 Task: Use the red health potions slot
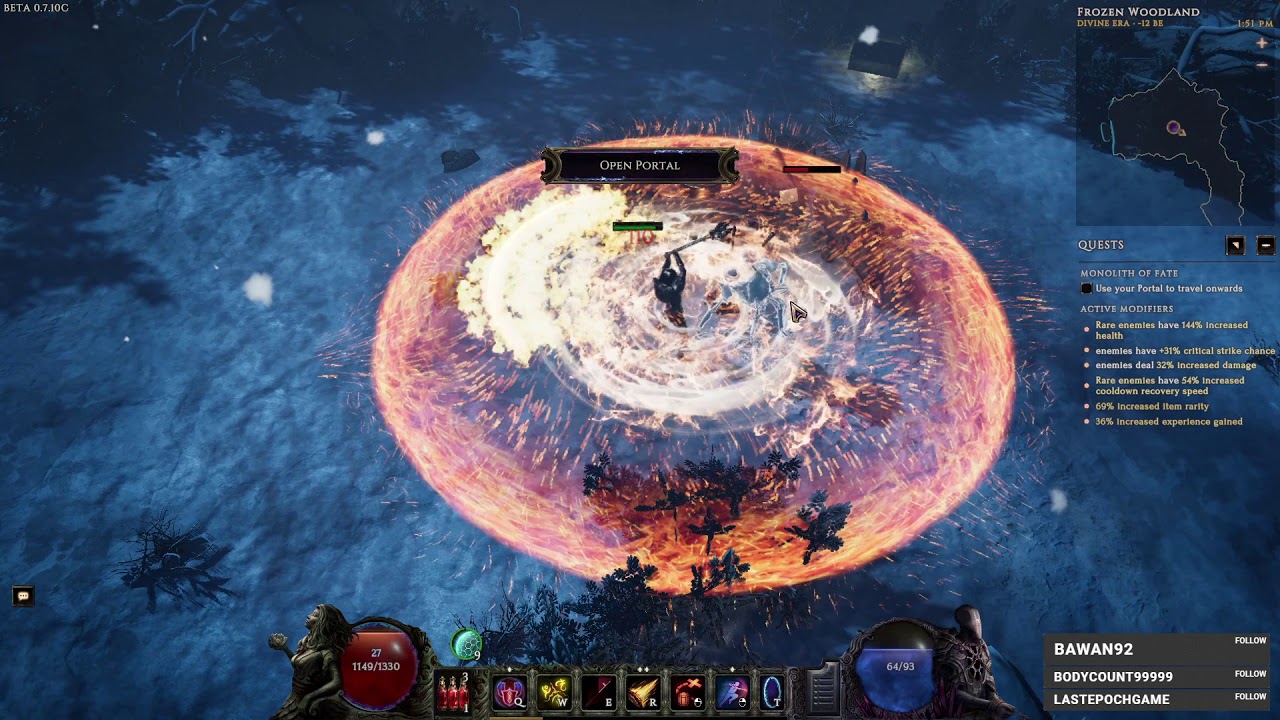(453, 692)
